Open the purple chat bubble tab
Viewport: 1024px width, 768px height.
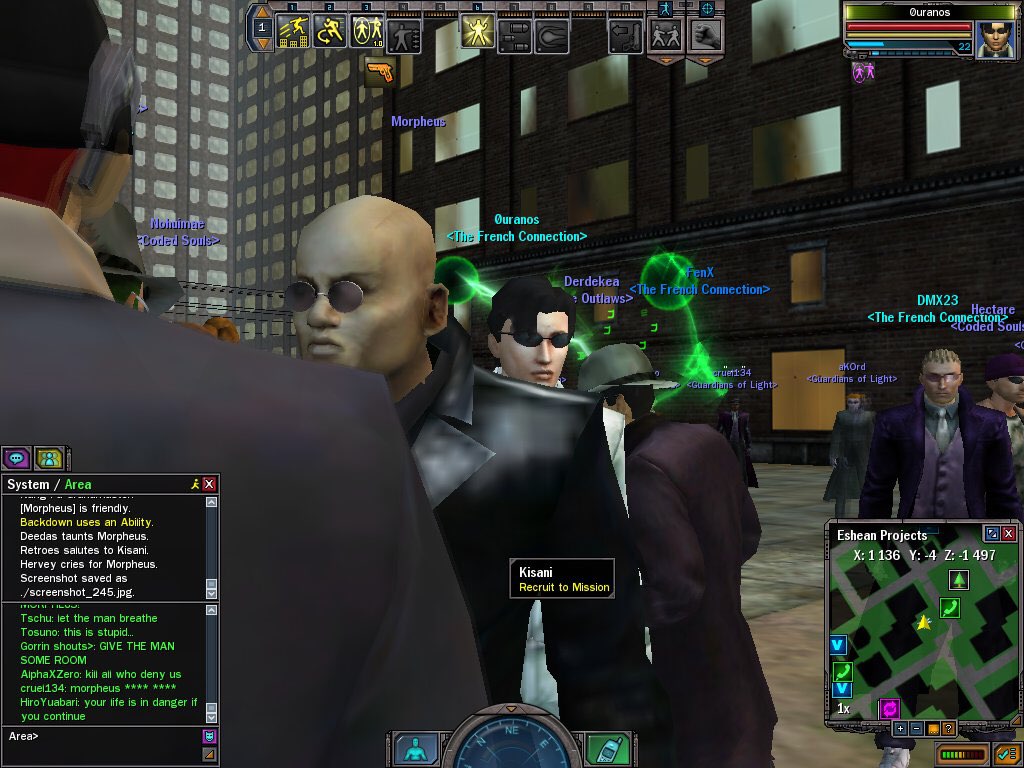point(16,458)
